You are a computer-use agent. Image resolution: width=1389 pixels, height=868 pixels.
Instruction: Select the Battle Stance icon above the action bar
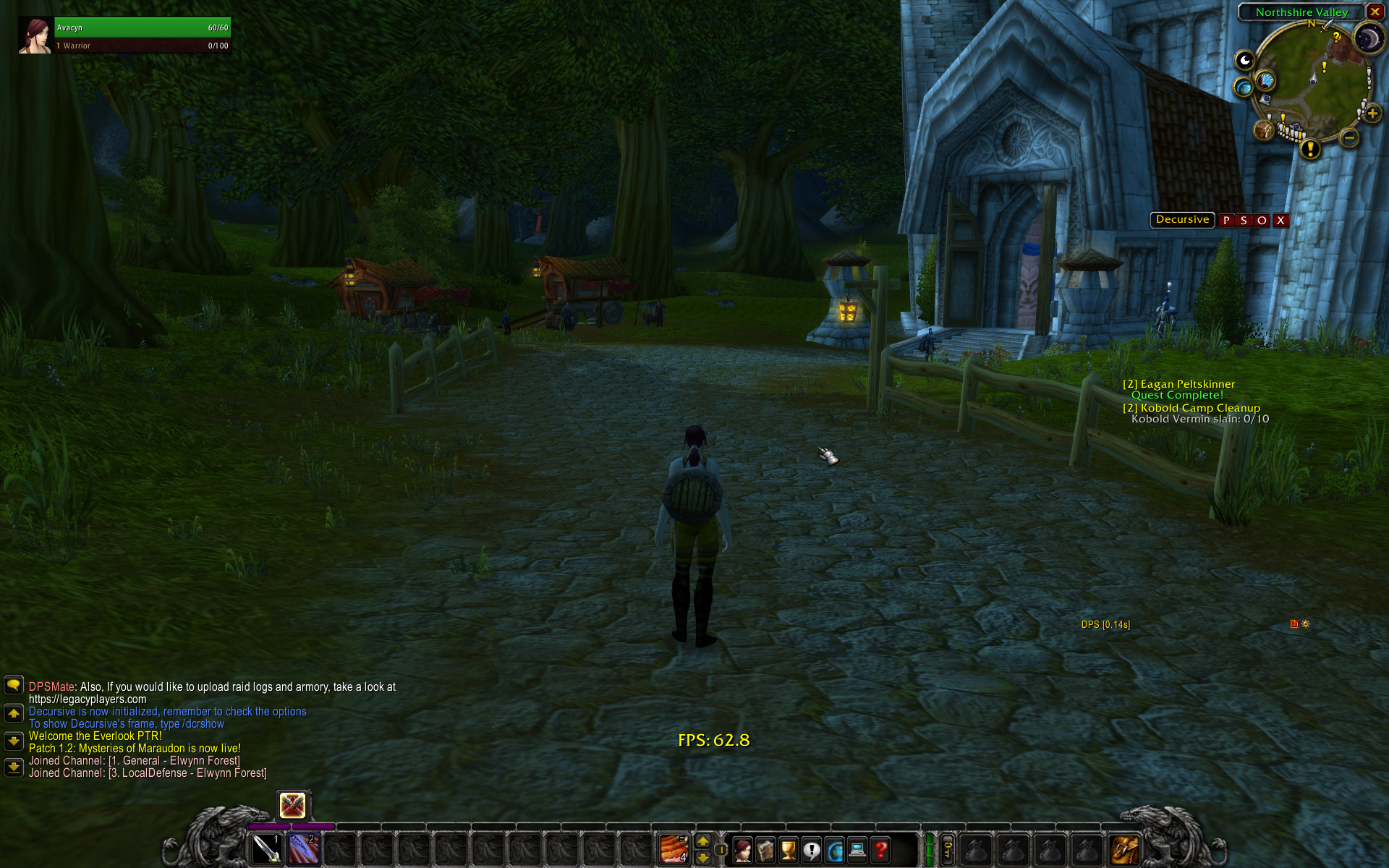click(293, 805)
